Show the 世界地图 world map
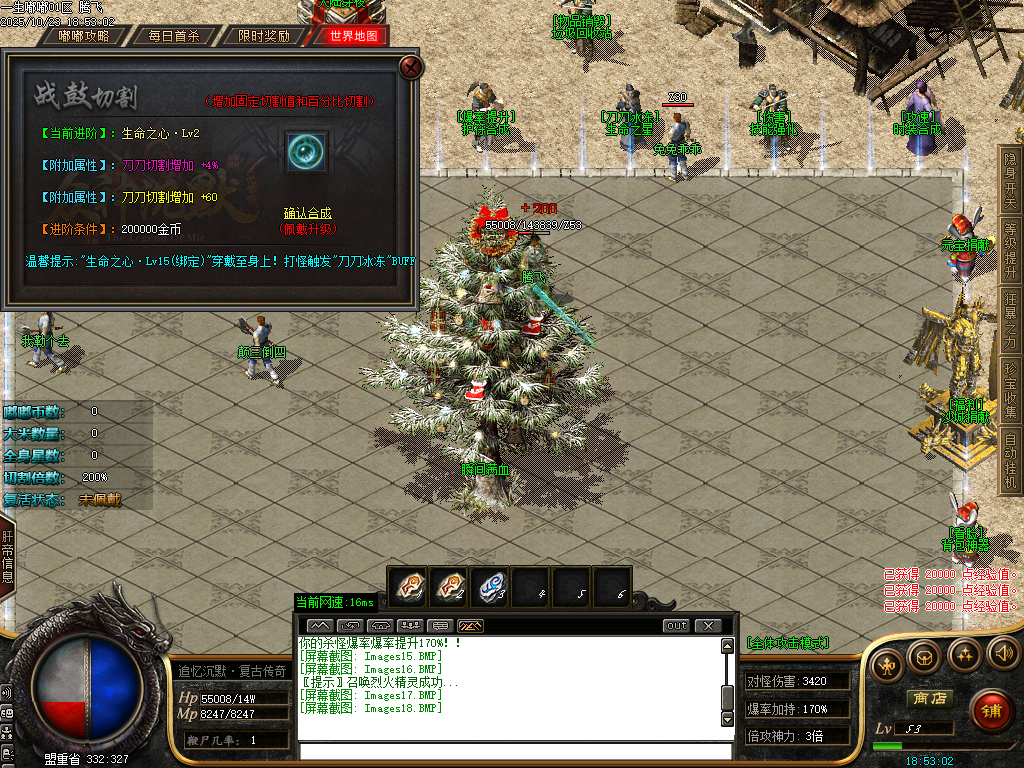The width and height of the screenshot is (1024, 768). 353,36
